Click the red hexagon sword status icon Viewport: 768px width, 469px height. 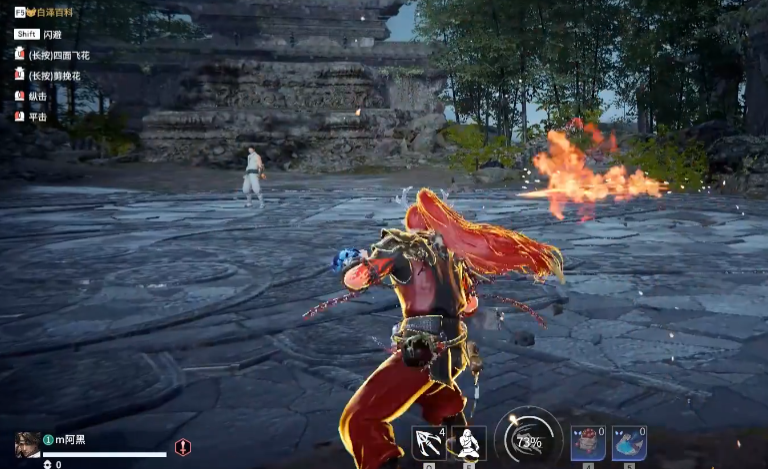[183, 447]
